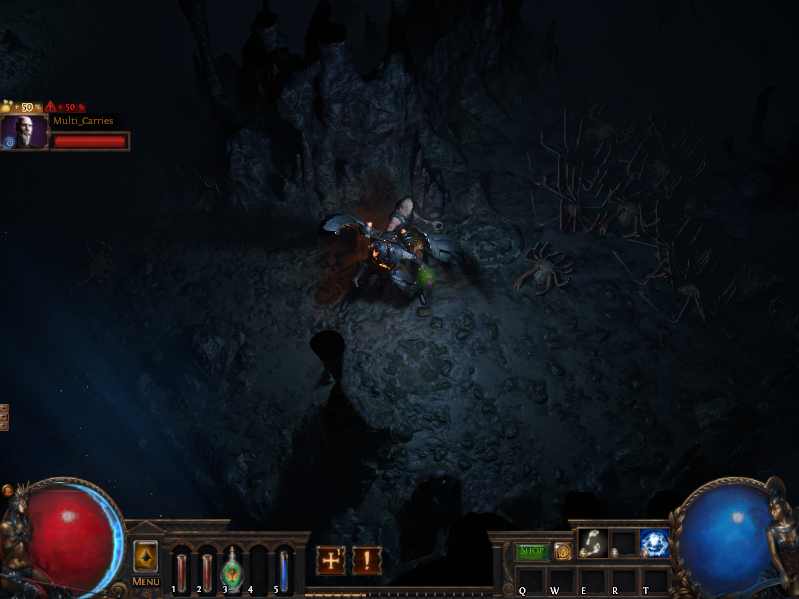Image resolution: width=799 pixels, height=599 pixels.
Task: Click the gold coin icon beside Shop
Action: [563, 551]
